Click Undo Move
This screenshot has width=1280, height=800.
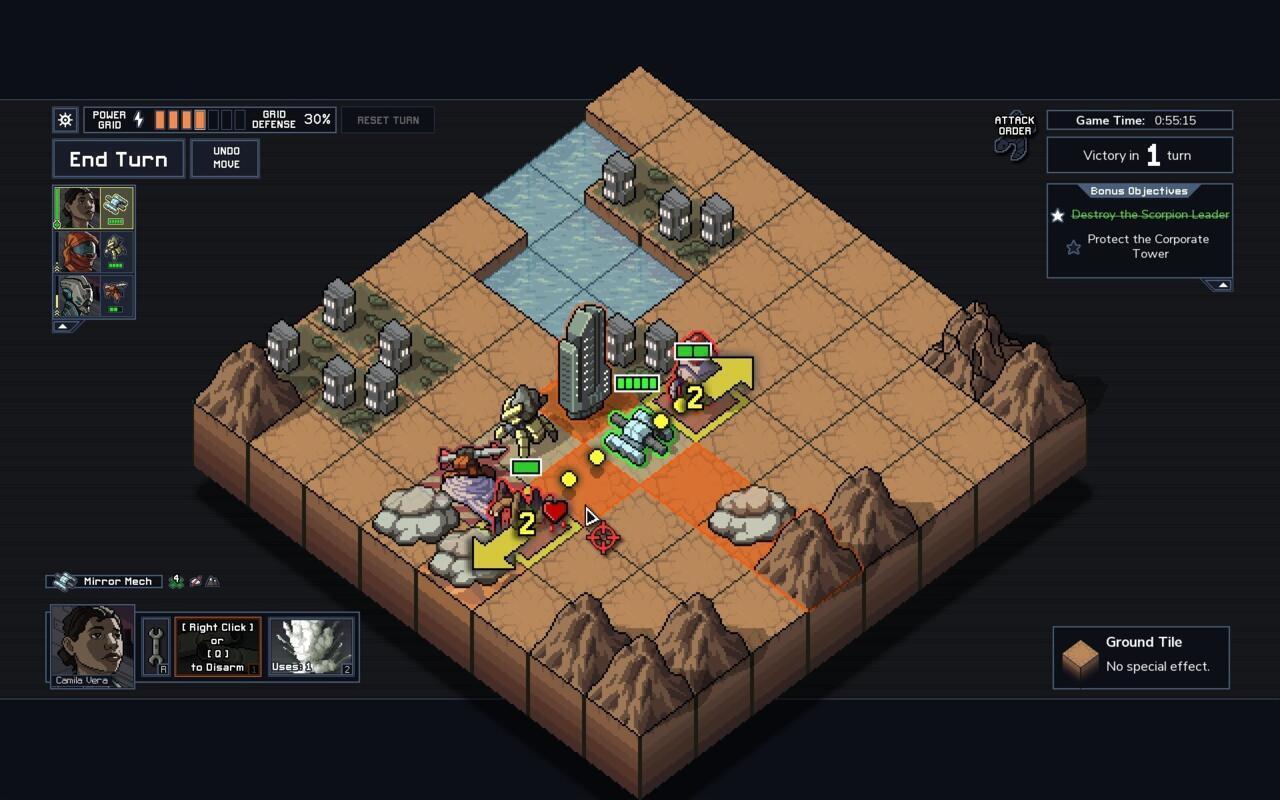point(224,157)
